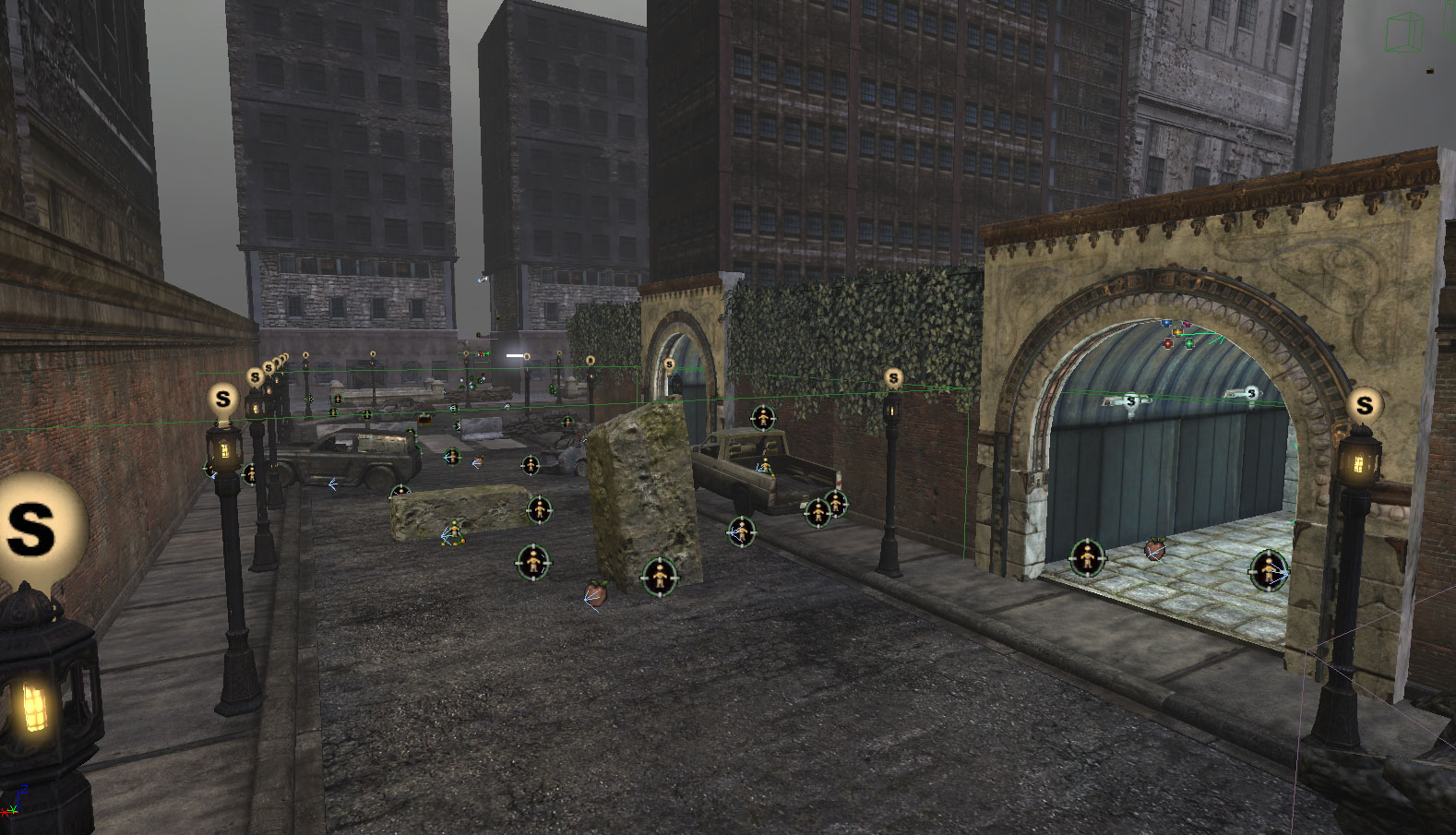
Task: Select the S icon above the lamp beside the archway
Action: tap(1364, 404)
